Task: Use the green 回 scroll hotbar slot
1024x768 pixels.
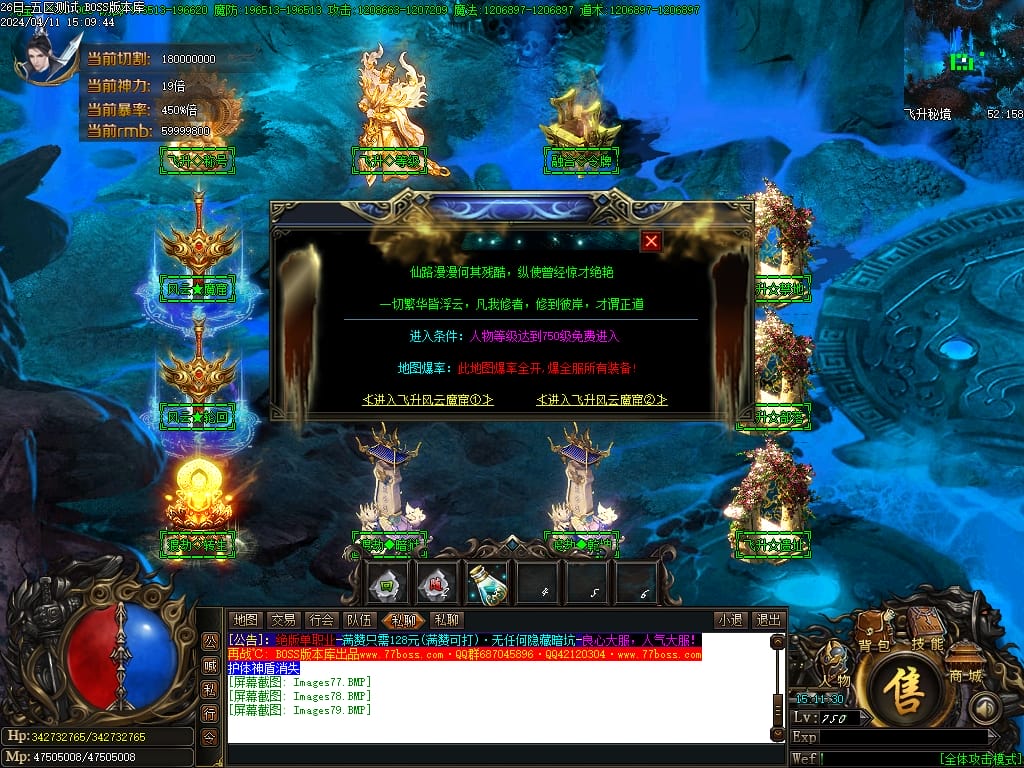Action: coord(386,583)
